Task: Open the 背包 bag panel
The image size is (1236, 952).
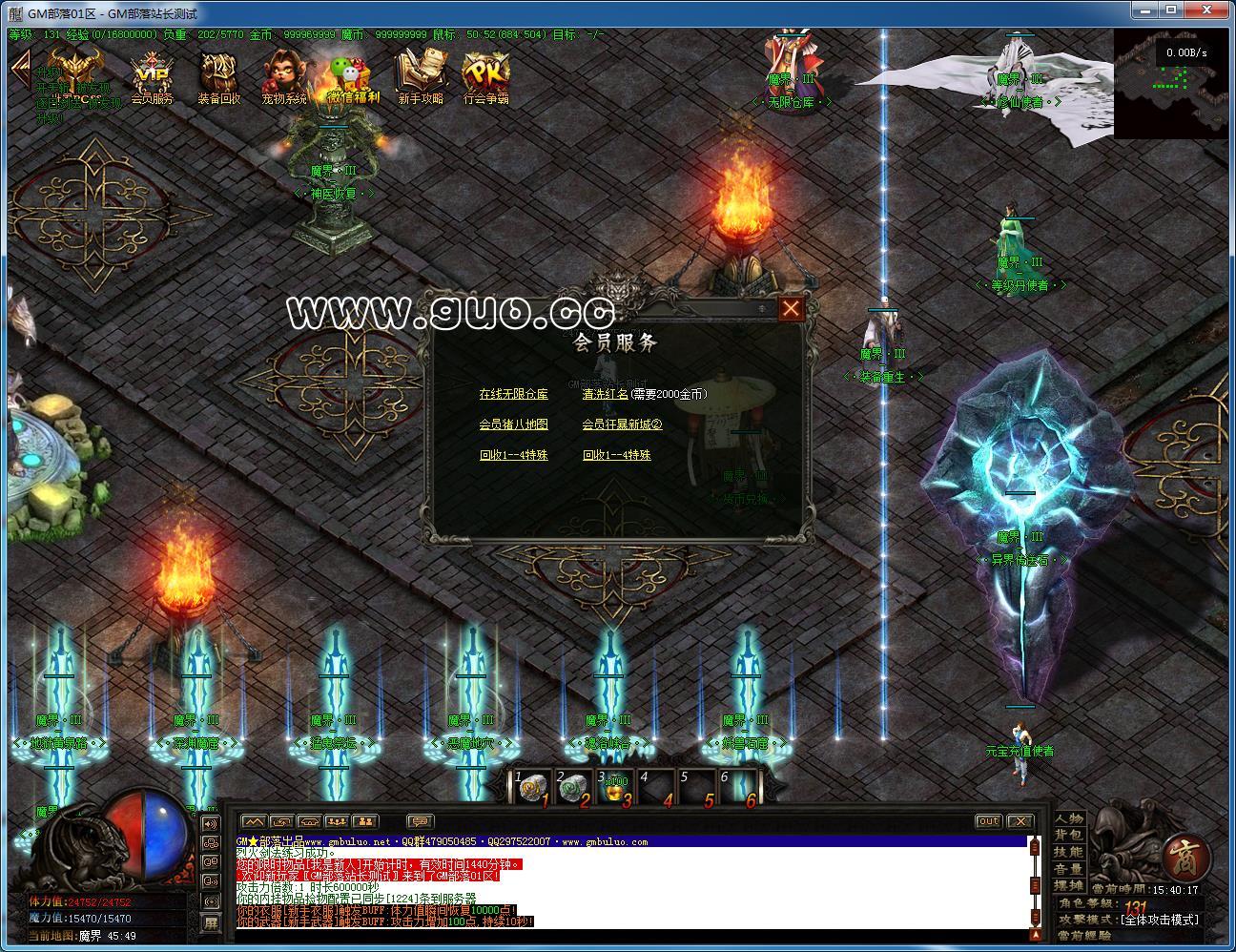Action: tap(1068, 836)
